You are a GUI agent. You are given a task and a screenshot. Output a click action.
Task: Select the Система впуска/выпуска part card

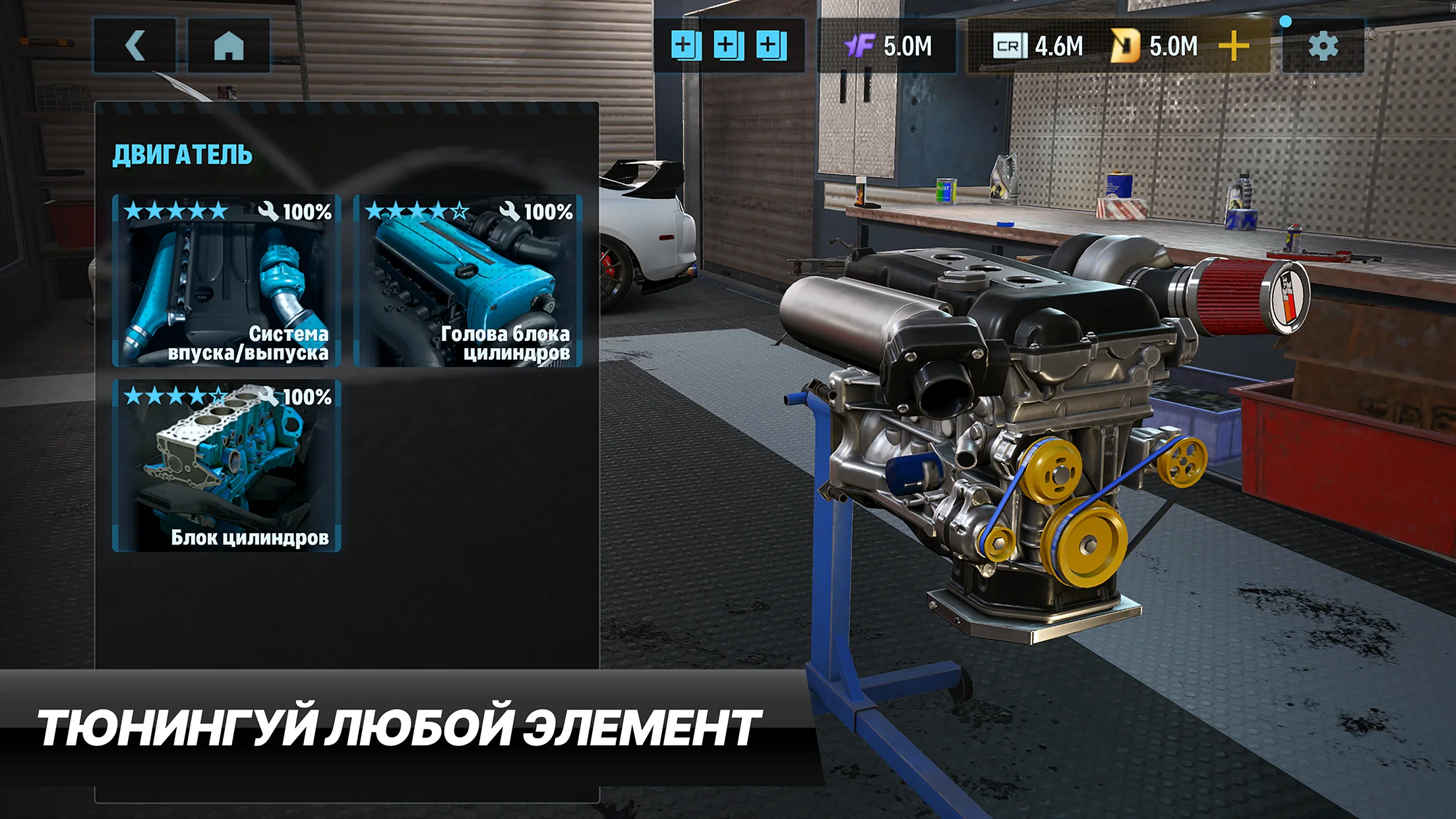[227, 280]
